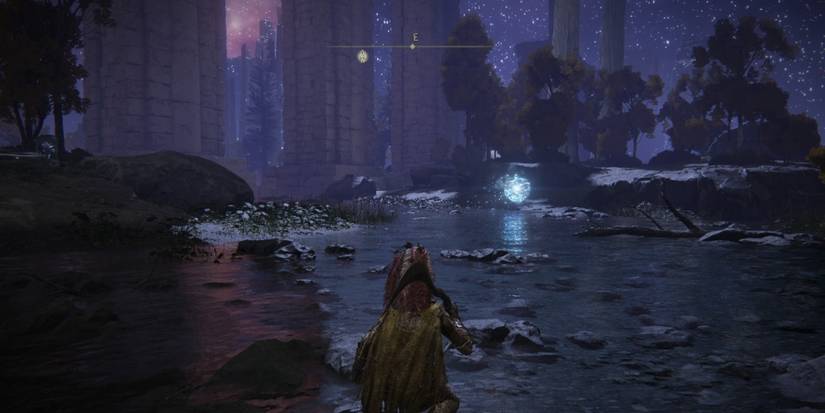Screen dimensions: 825x413
Task: Select the East marker on the compass bar
Action: click(x=413, y=38)
